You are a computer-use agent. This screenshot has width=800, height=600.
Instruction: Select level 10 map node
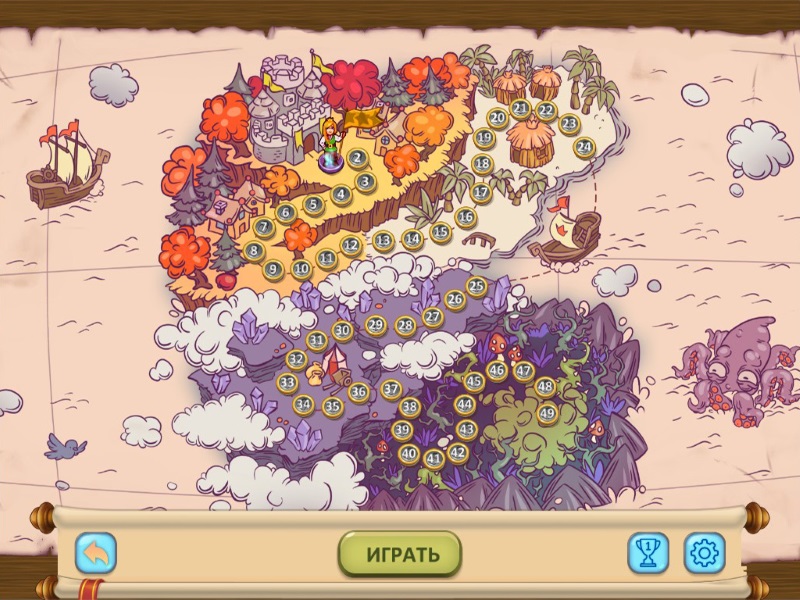pos(301,268)
